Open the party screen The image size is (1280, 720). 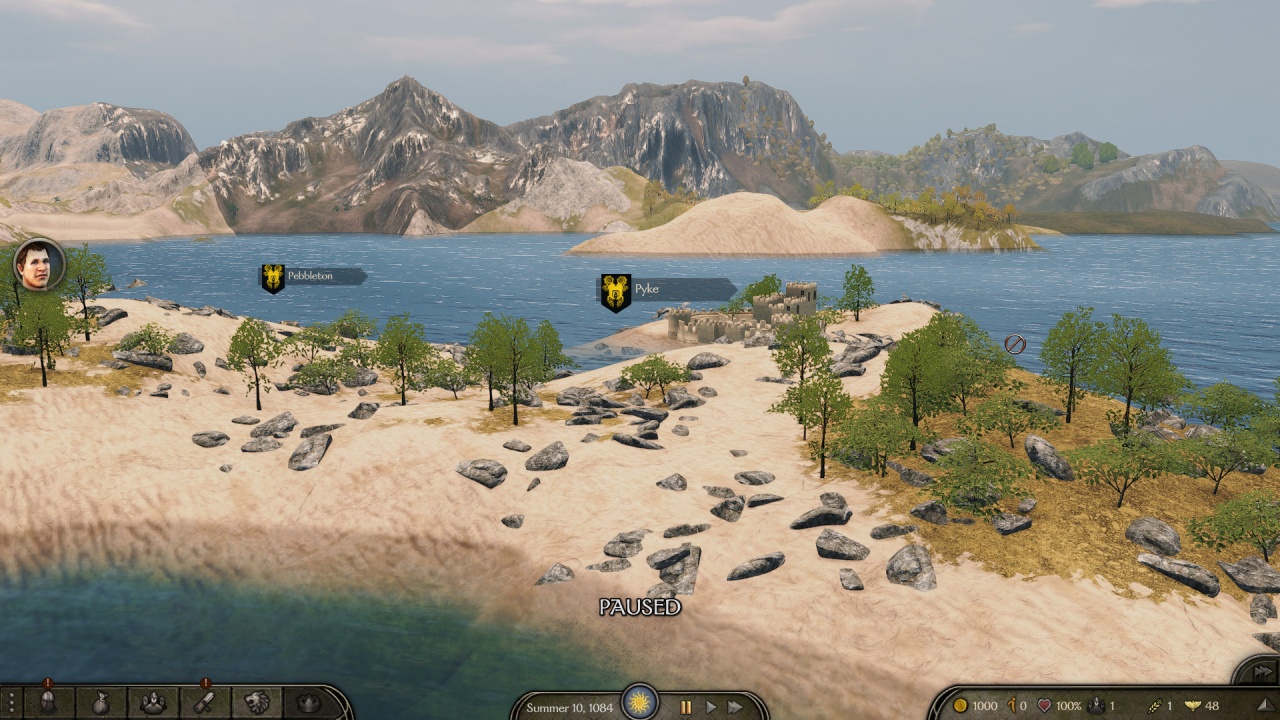pos(152,703)
